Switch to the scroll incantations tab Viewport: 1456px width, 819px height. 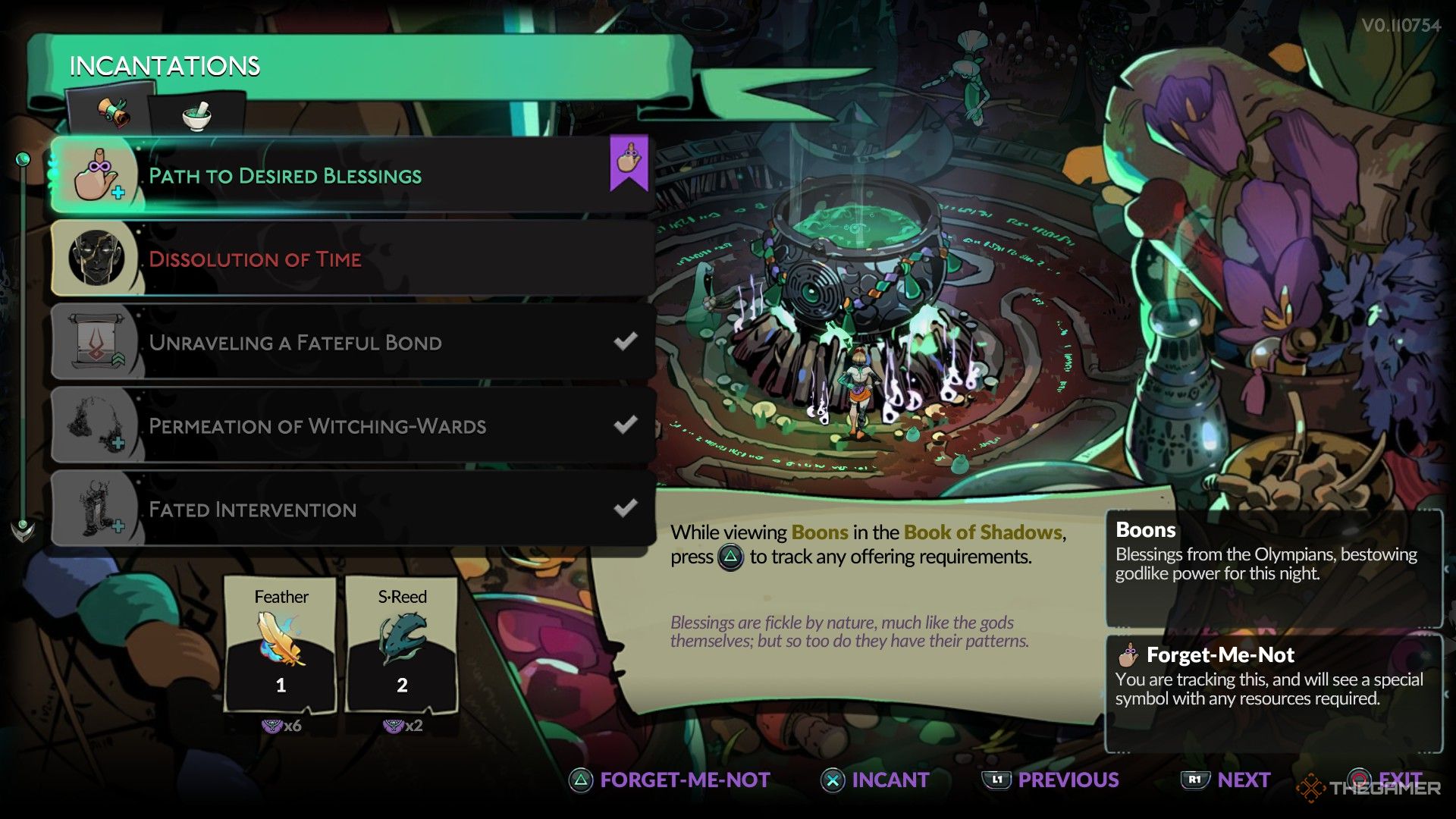click(x=112, y=115)
